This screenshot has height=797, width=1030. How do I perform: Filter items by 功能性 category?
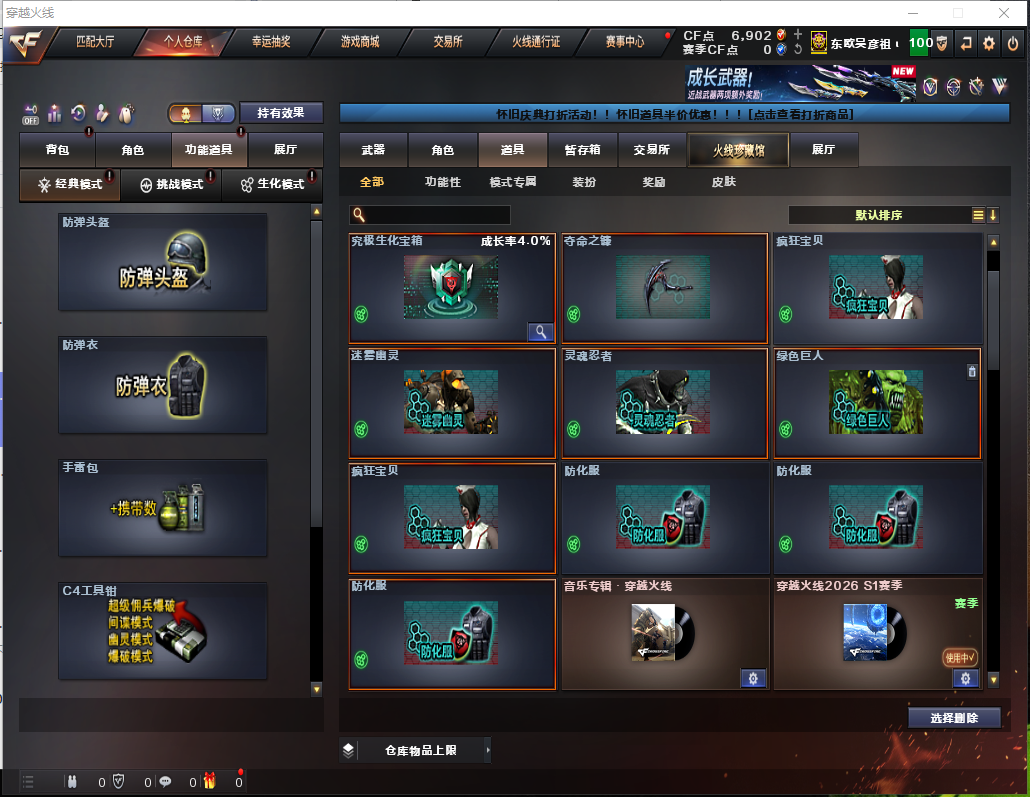coord(443,182)
